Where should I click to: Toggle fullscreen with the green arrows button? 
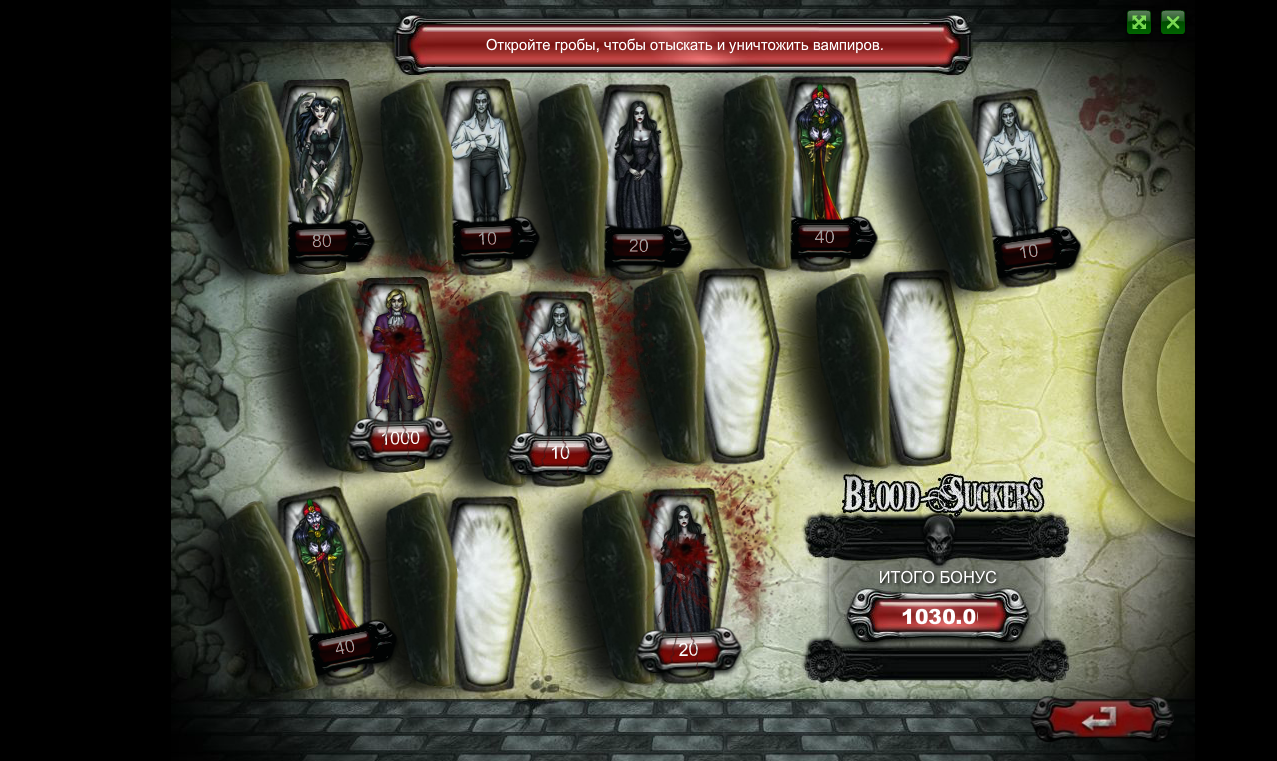[1138, 22]
